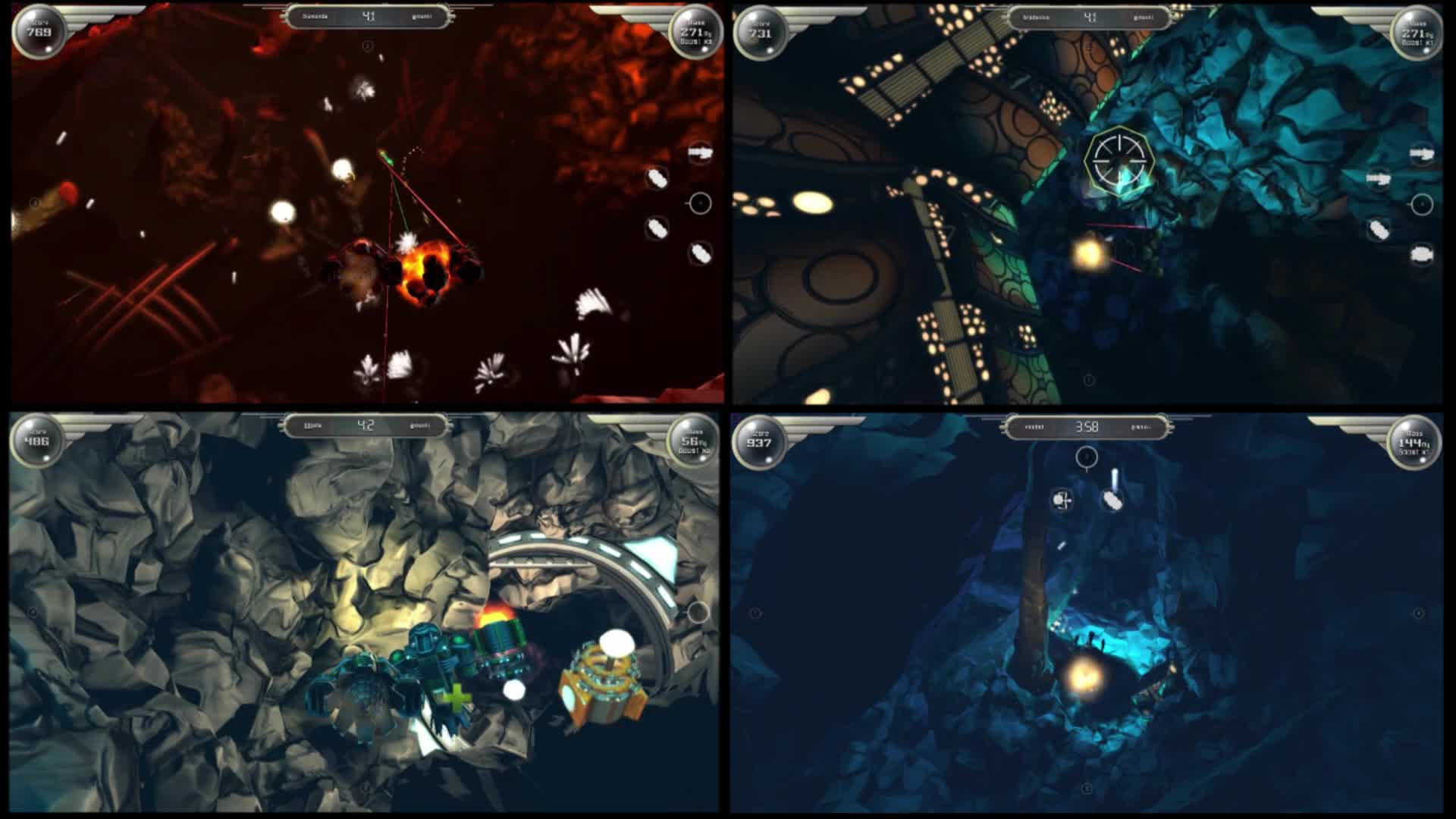Screen dimensions: 1456x819
Task: Open the Mass 271kg Boost gauge above red arena
Action: (x=695, y=34)
